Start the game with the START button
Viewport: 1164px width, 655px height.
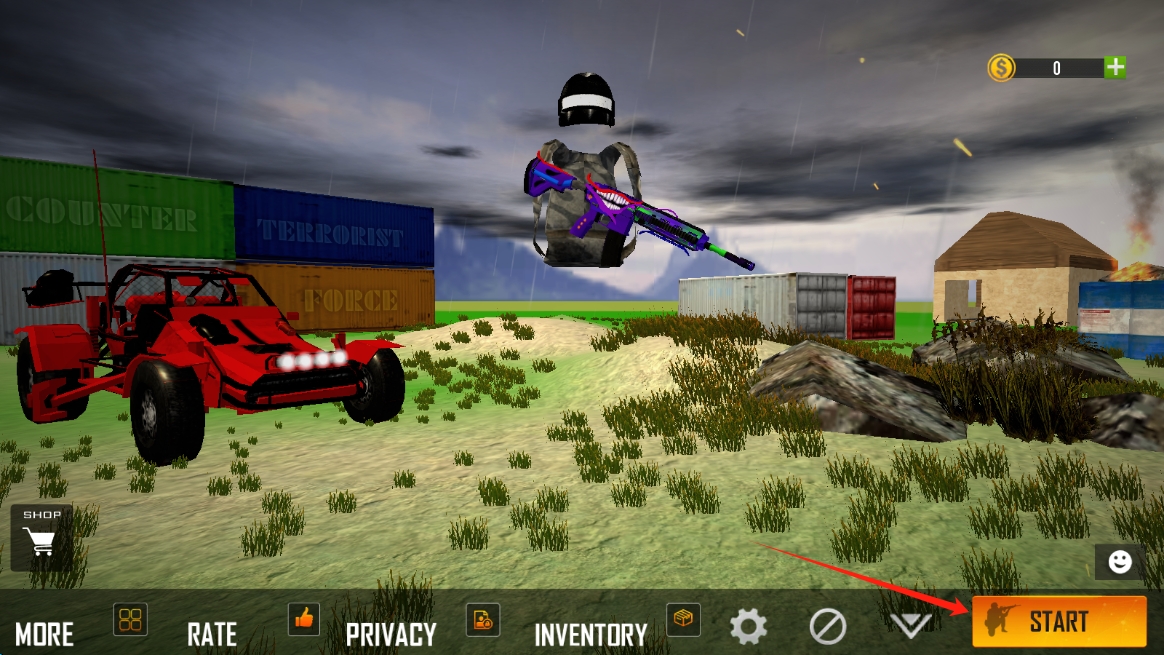pyautogui.click(x=1059, y=621)
